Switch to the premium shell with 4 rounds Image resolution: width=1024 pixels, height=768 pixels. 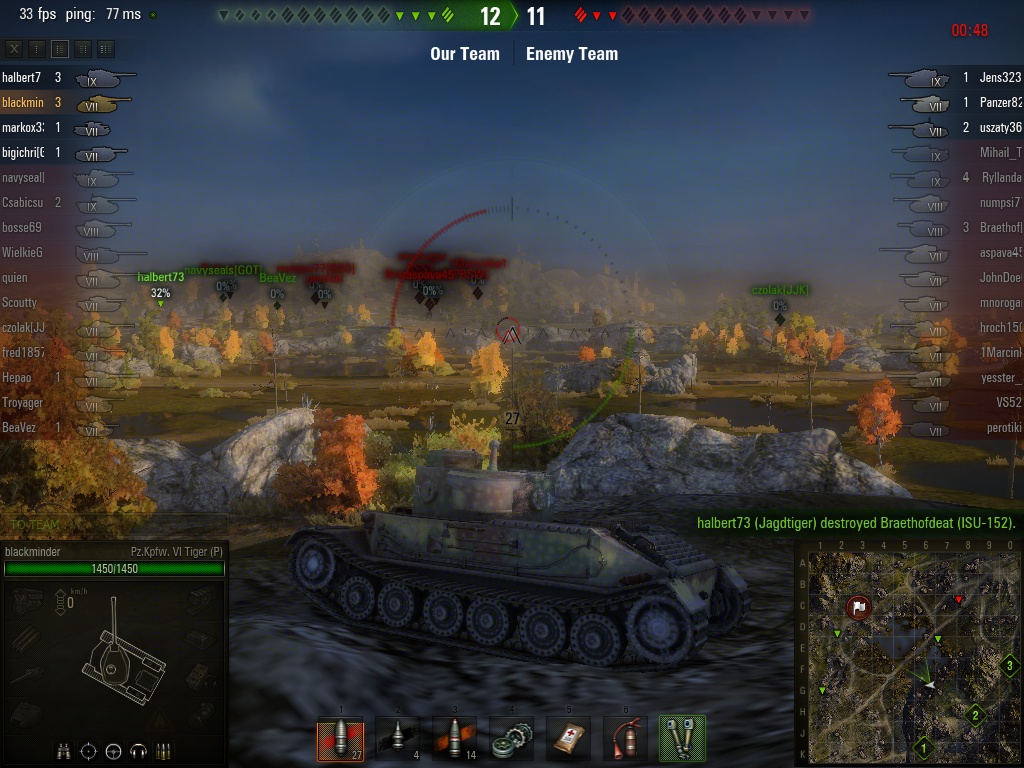[397, 740]
